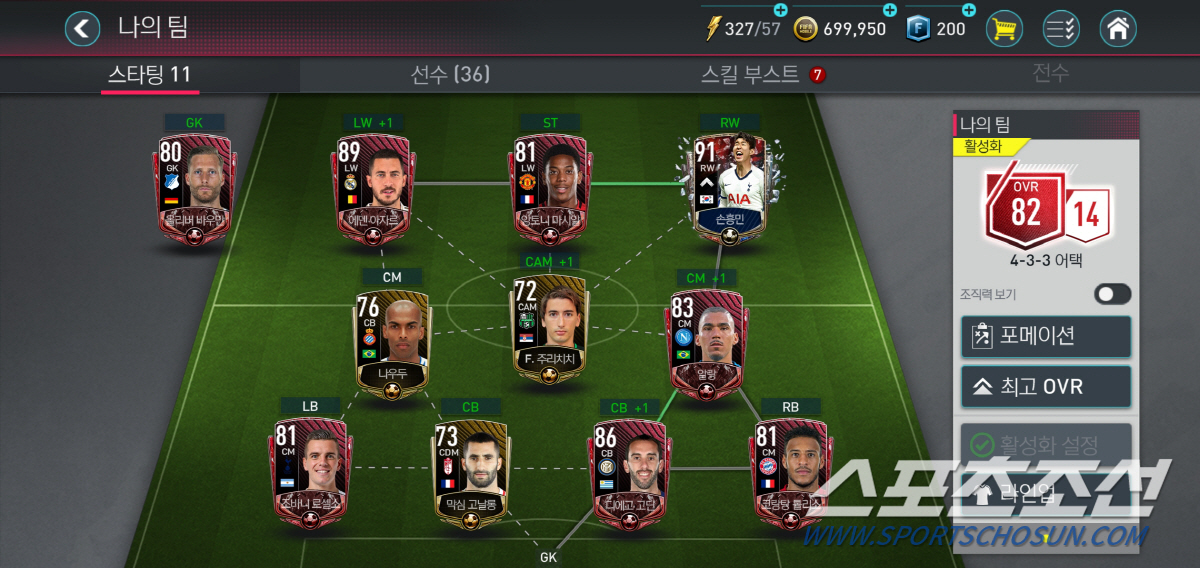Return to the home screen

click(x=1118, y=28)
